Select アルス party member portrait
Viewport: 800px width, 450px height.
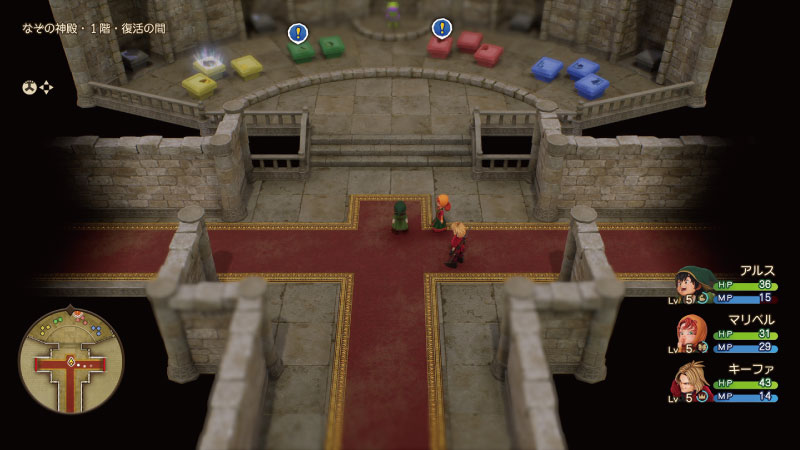coord(693,283)
